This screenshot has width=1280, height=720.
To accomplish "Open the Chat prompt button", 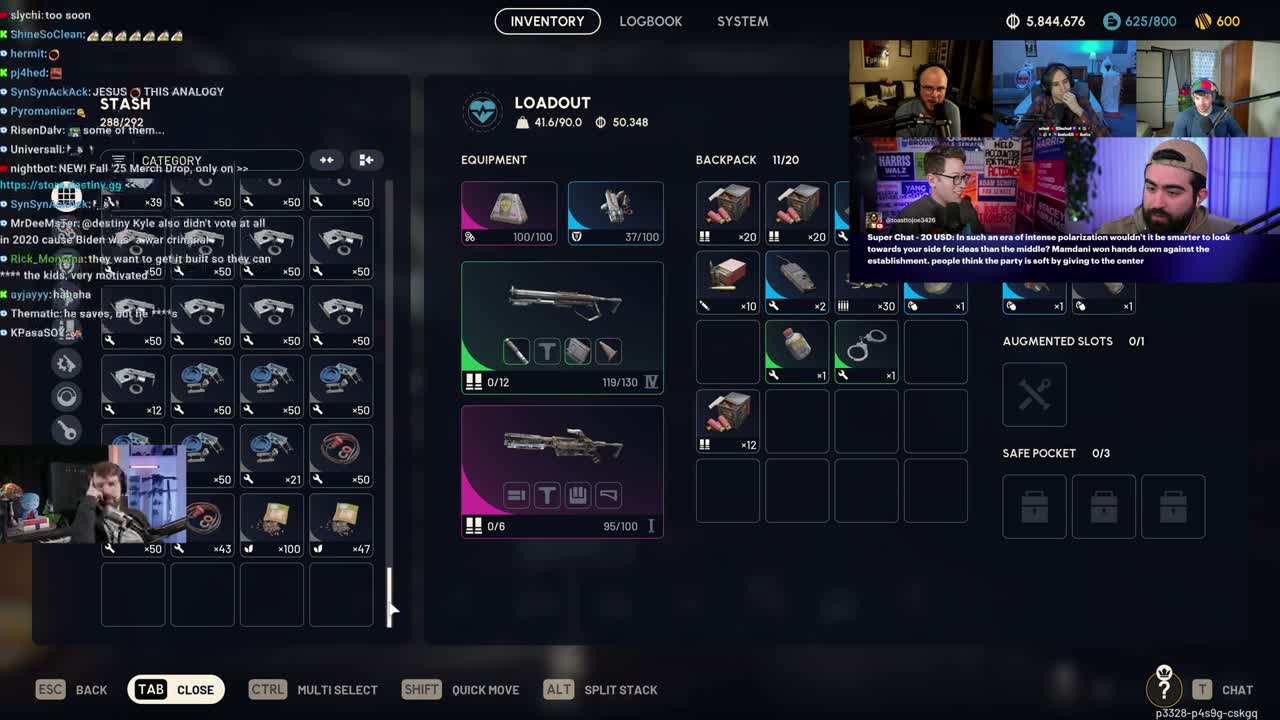I will click(1223, 689).
